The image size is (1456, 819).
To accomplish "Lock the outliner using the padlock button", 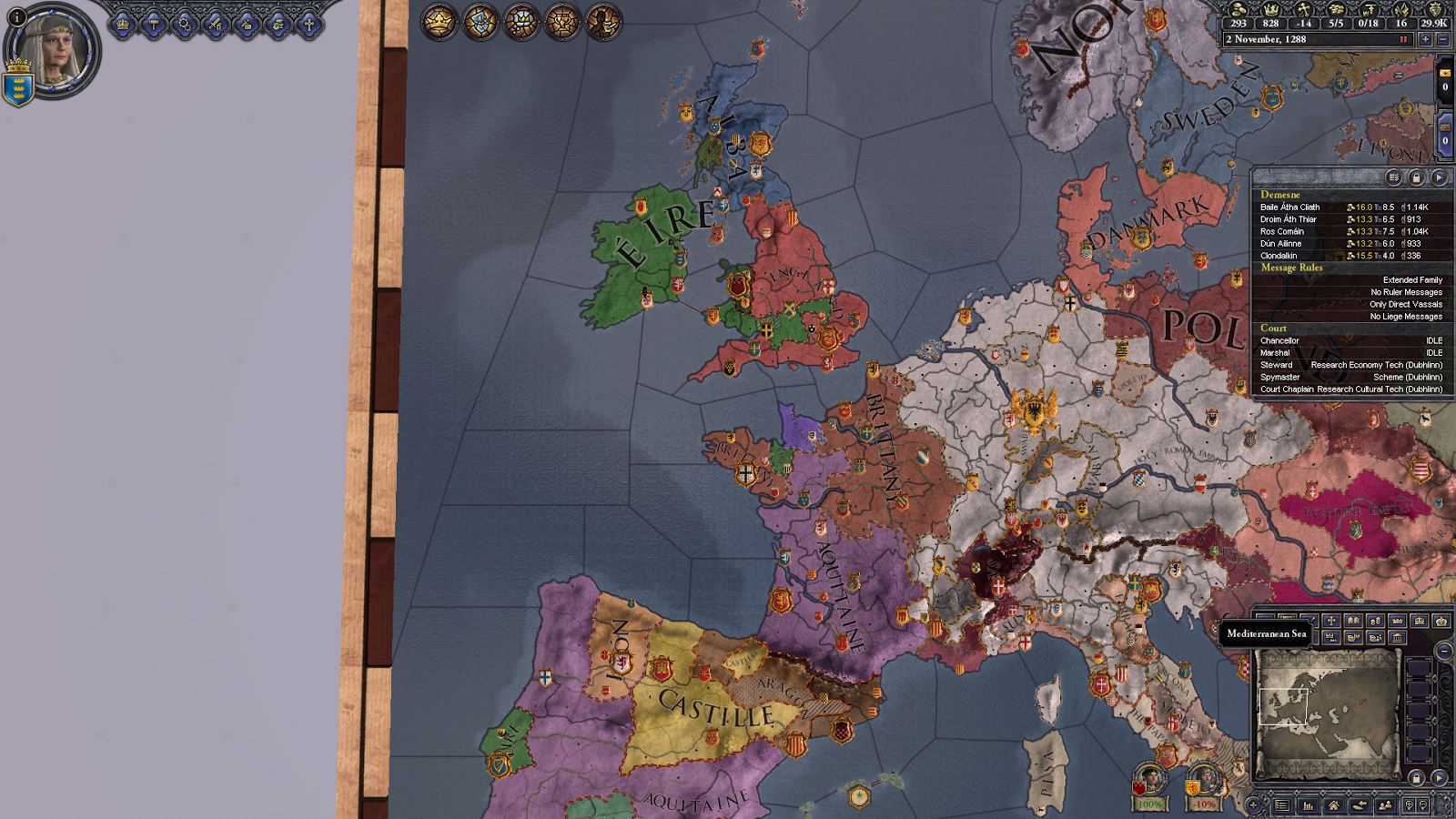I will point(1417,177).
